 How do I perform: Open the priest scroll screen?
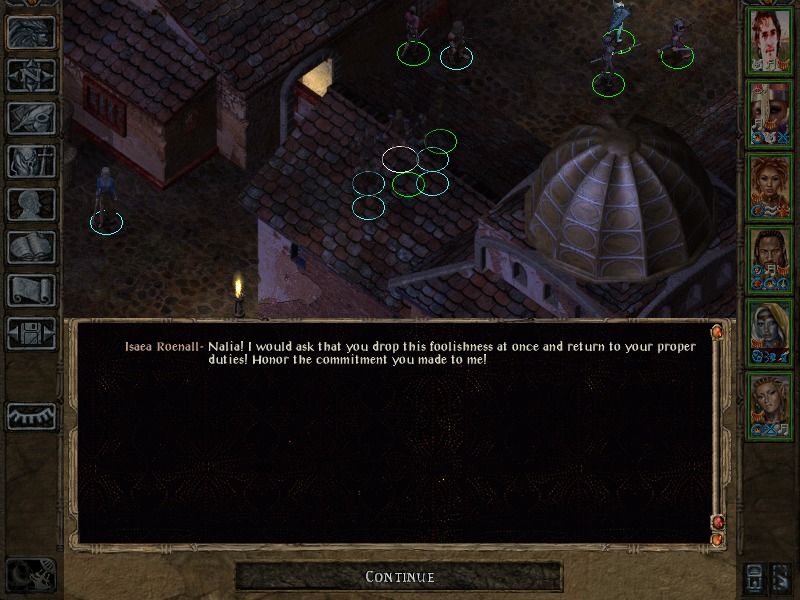tap(32, 291)
